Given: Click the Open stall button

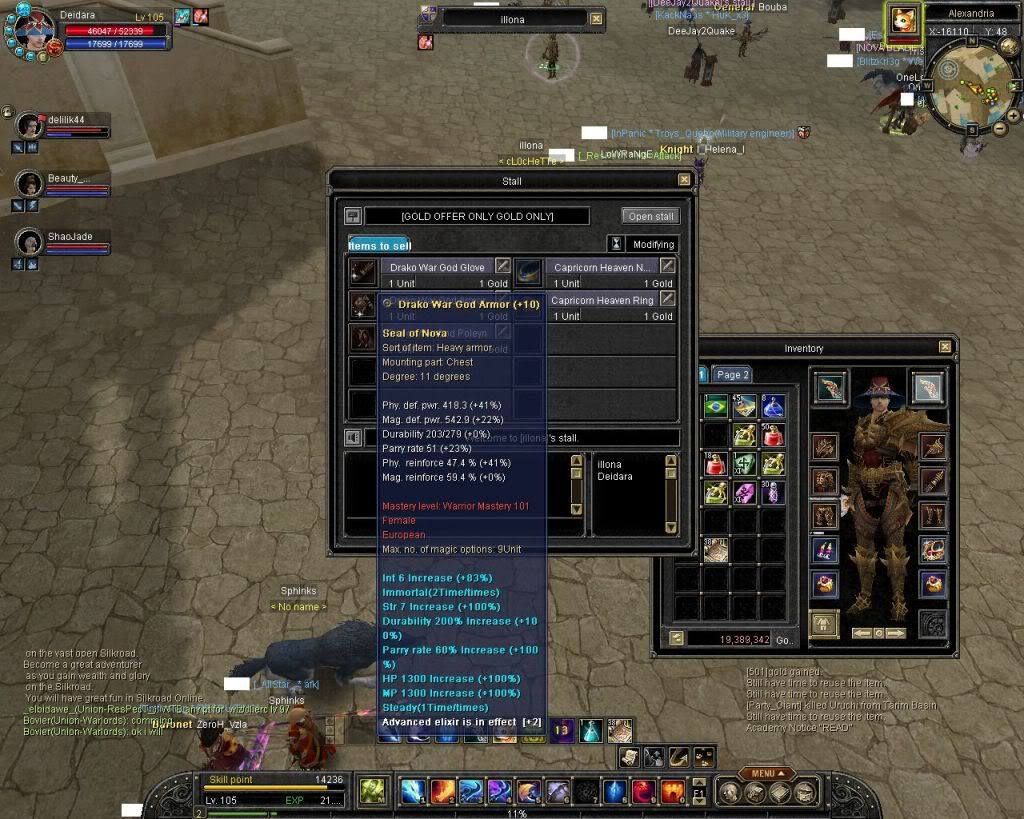Looking at the screenshot, I should tap(651, 216).
